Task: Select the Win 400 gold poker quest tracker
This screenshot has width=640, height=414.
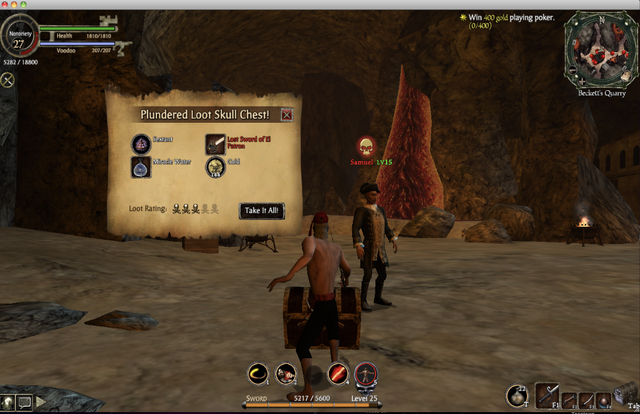Action: [x=508, y=20]
